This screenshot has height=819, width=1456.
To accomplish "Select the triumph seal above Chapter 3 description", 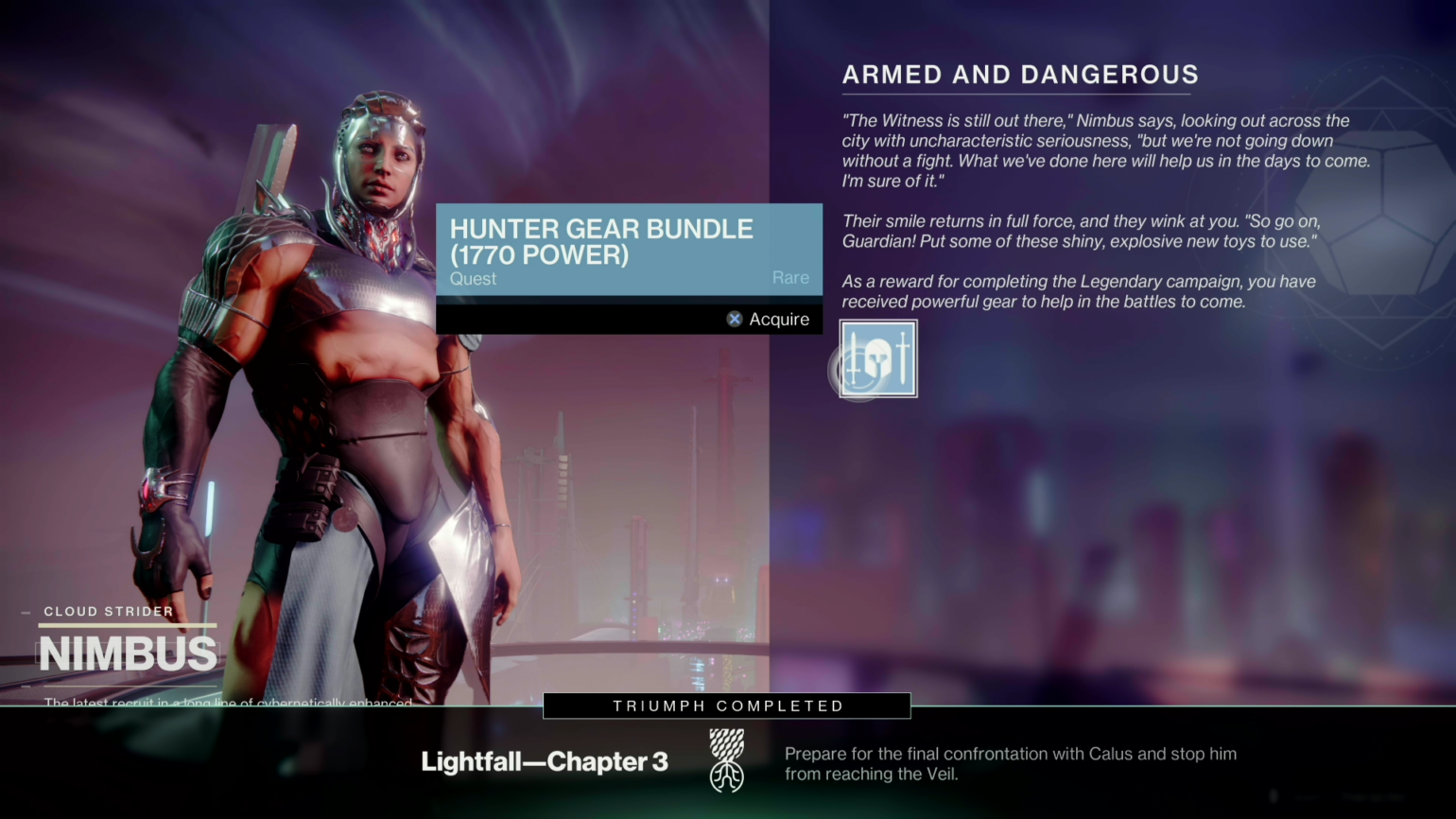I will 726,760.
